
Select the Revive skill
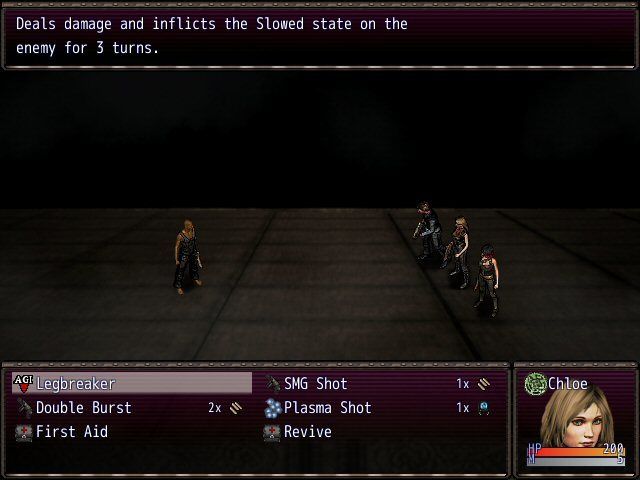pos(307,432)
